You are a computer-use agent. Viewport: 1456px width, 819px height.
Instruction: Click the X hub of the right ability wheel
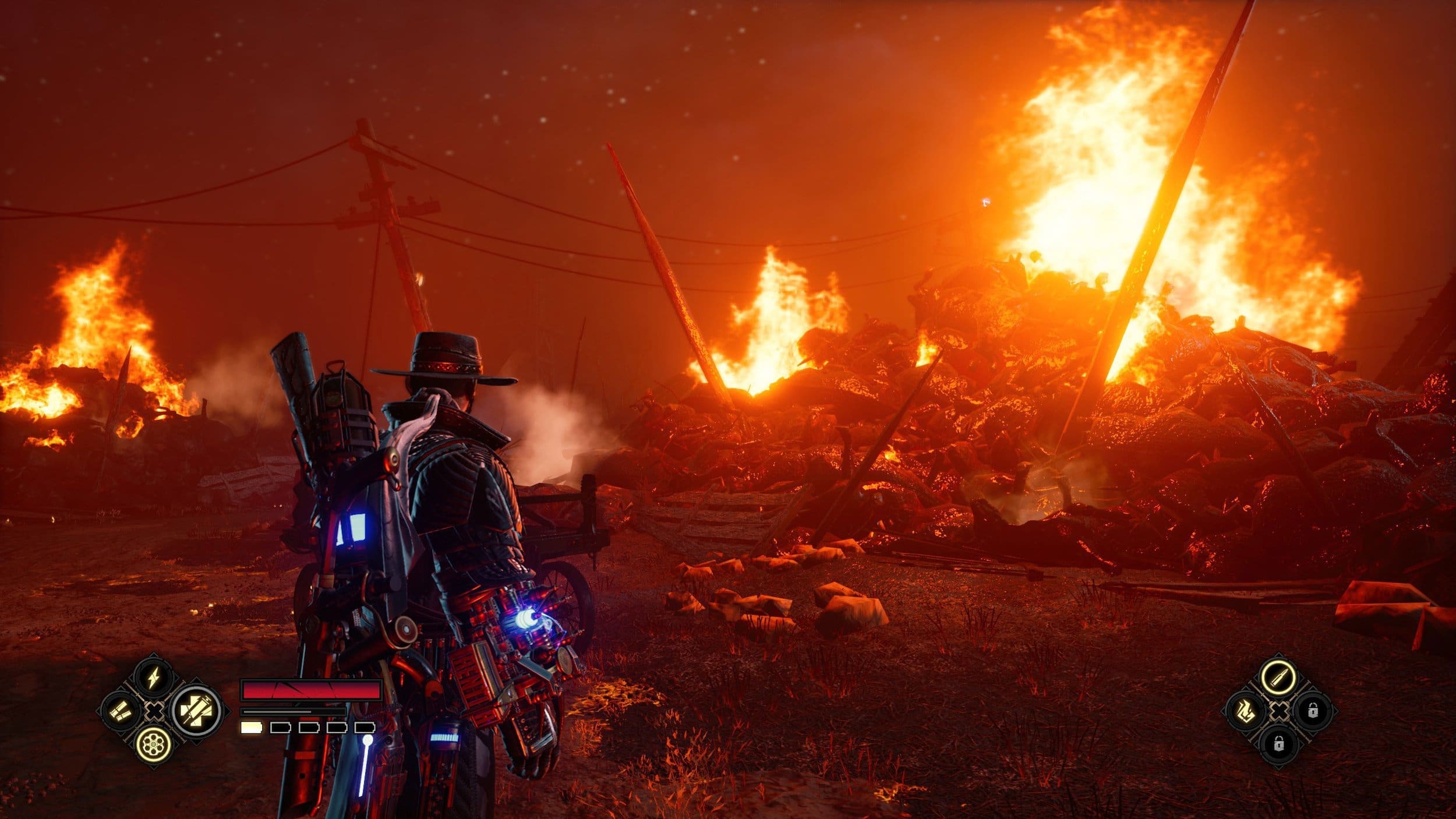coord(1279,711)
